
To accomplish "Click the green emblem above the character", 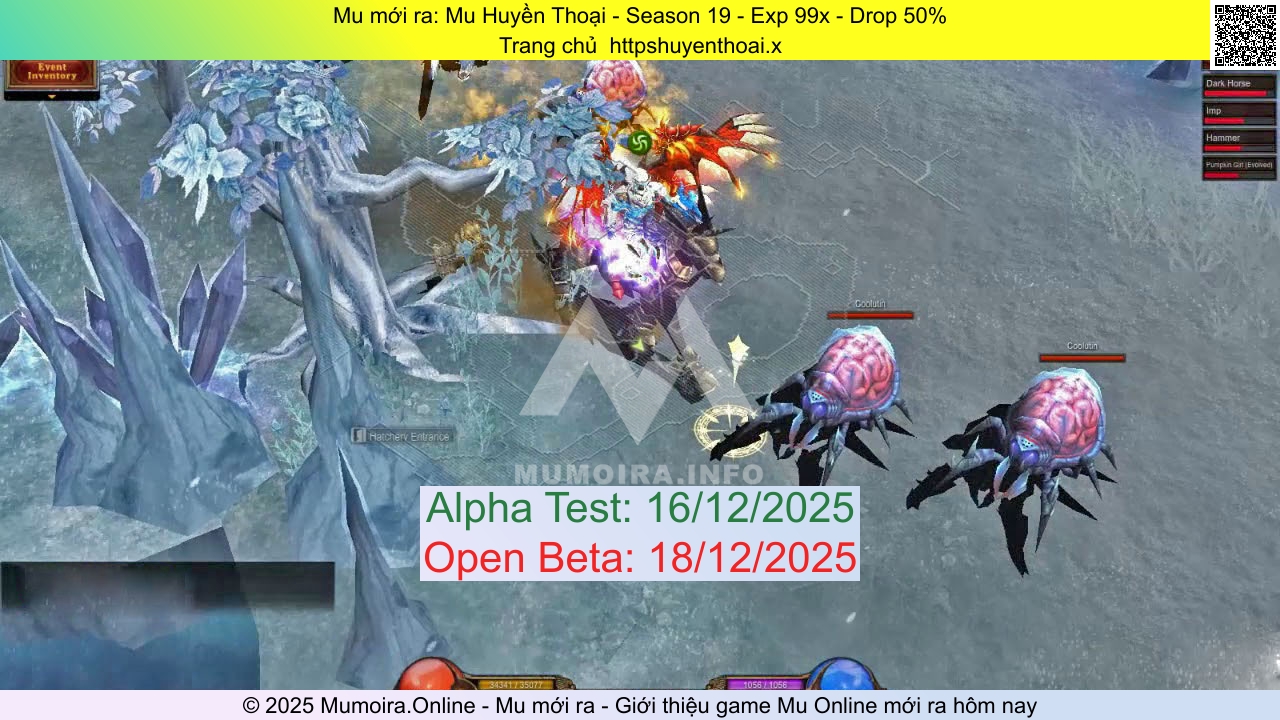I will coord(640,143).
